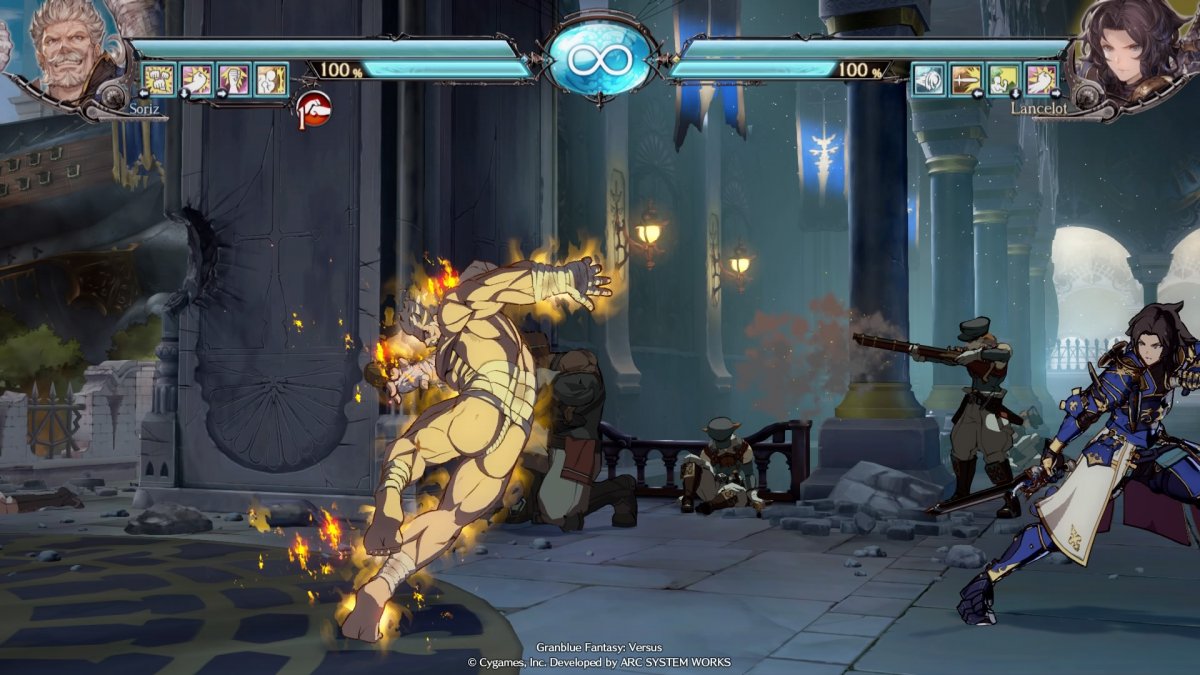Click Lancelot's character portrait
Viewport: 1200px width, 675px height.
point(1134,52)
